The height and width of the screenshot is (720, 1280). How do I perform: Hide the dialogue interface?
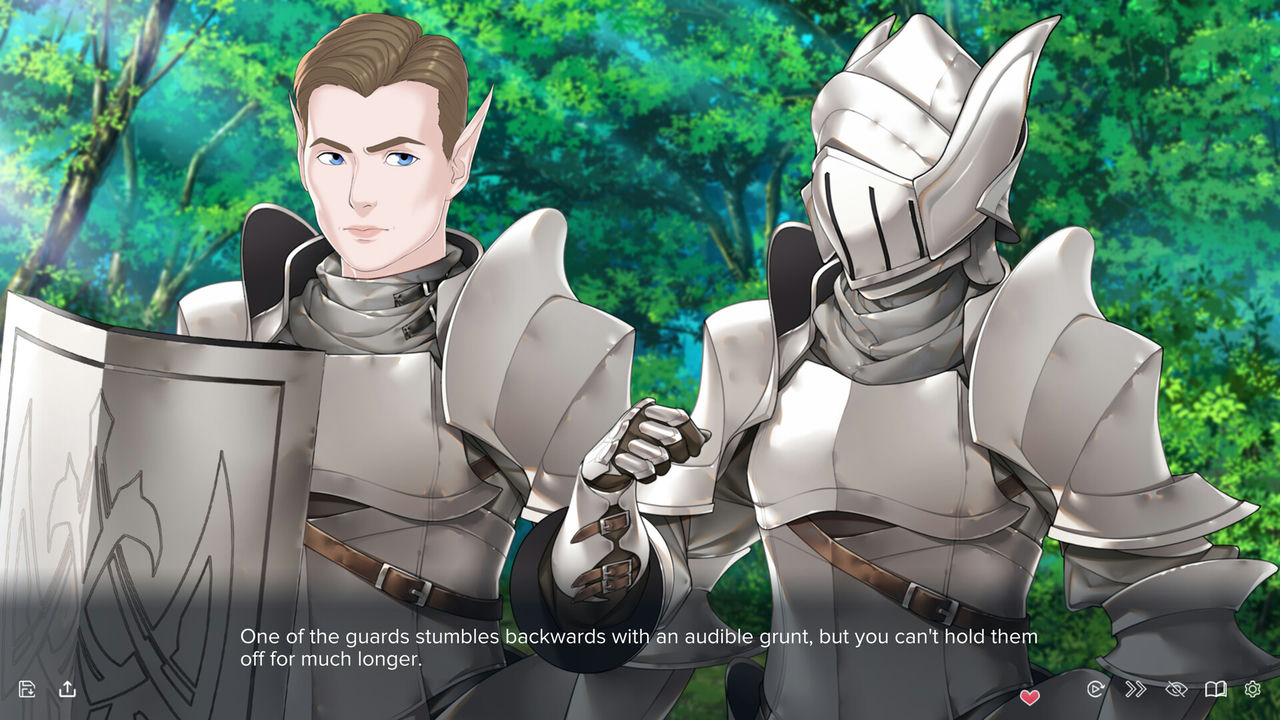(1176, 689)
